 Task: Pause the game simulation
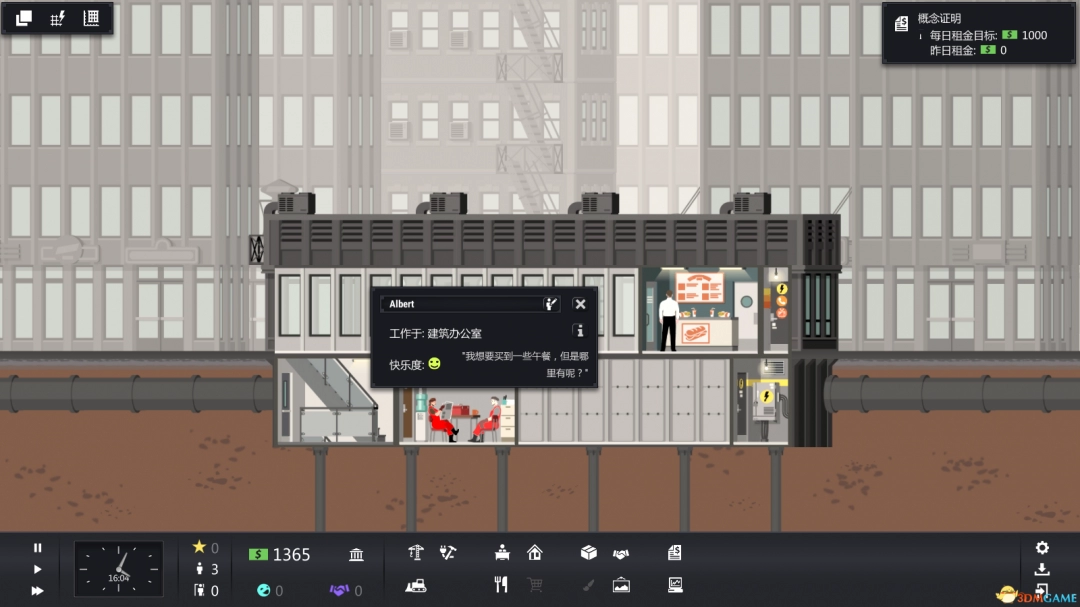pos(38,548)
